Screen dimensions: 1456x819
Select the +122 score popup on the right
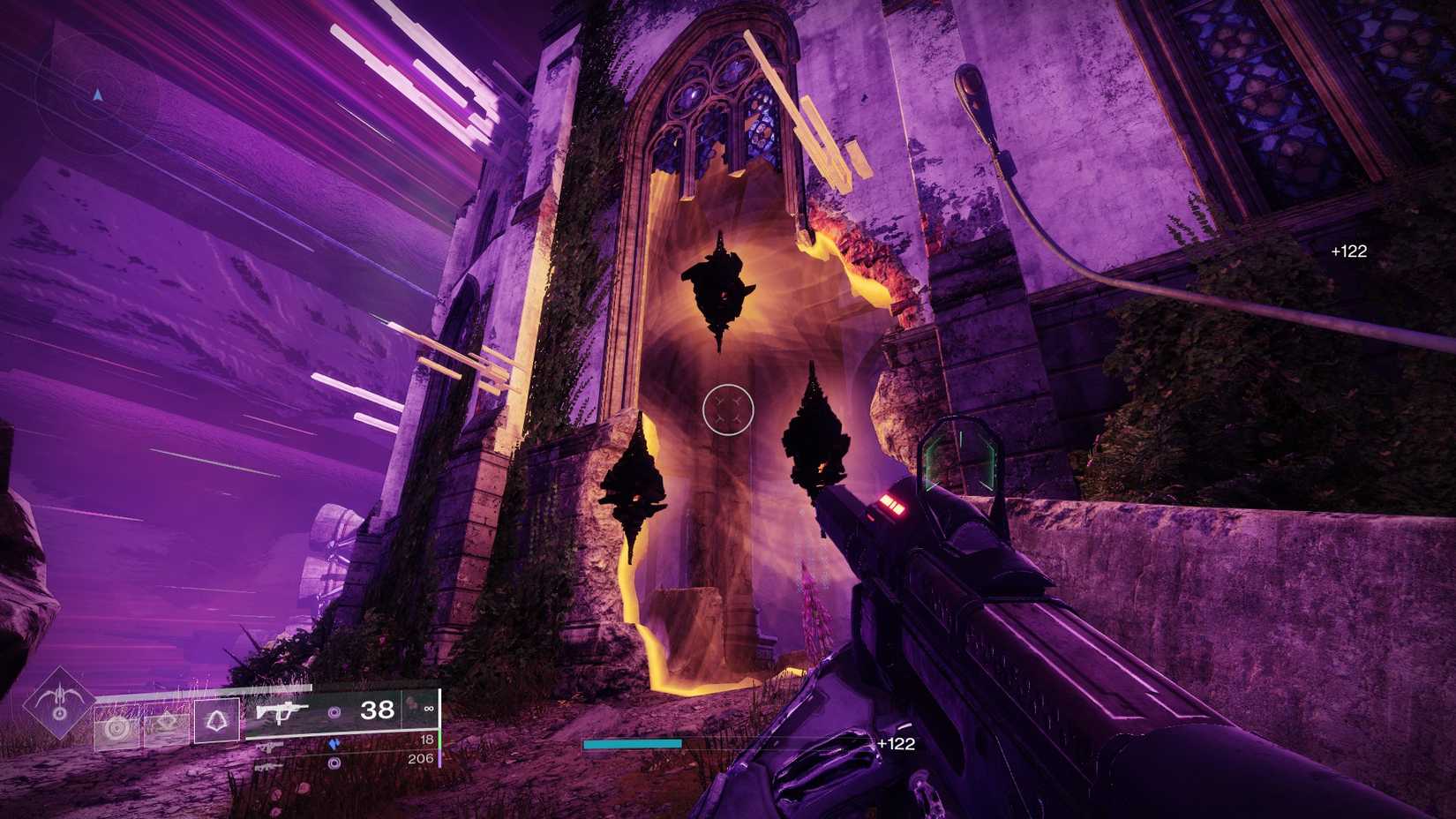1350,251
